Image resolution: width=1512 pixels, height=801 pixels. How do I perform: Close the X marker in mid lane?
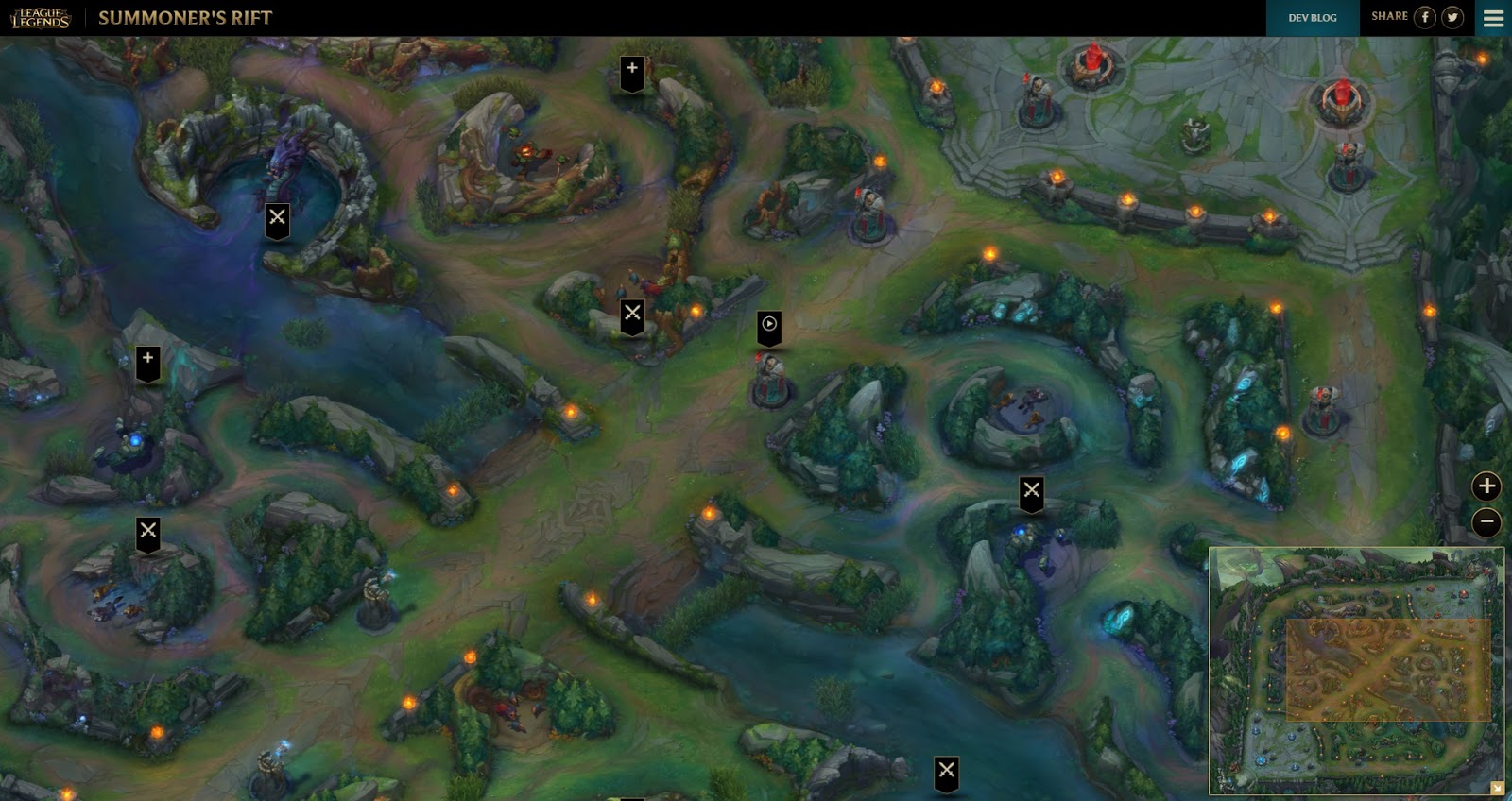[630, 313]
